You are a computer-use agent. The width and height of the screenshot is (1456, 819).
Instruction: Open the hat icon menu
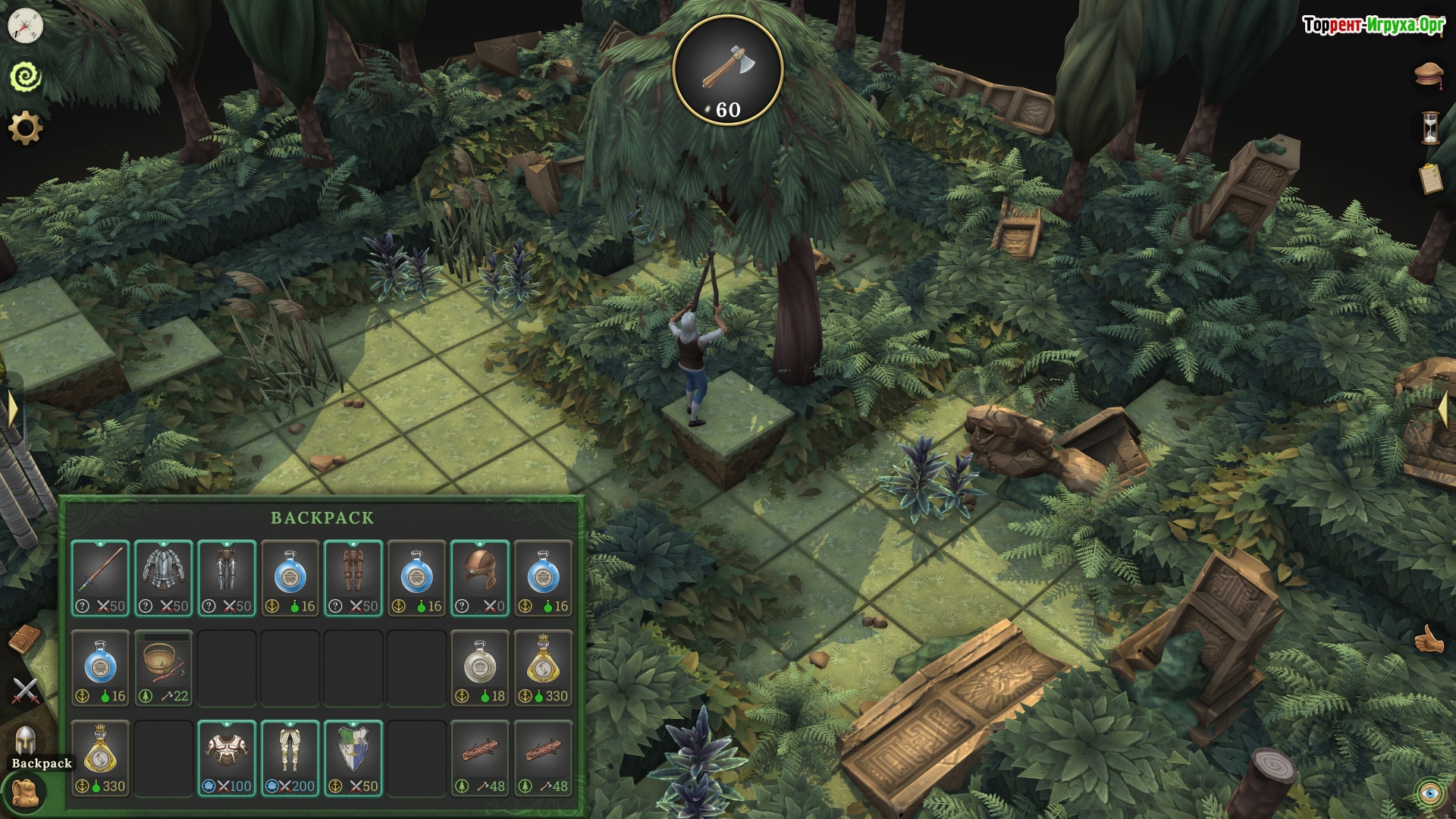click(1428, 74)
